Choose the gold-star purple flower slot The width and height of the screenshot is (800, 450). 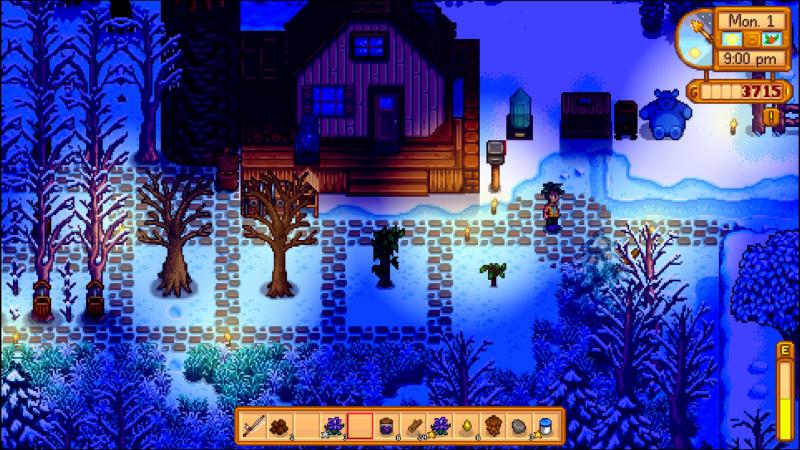439,424
